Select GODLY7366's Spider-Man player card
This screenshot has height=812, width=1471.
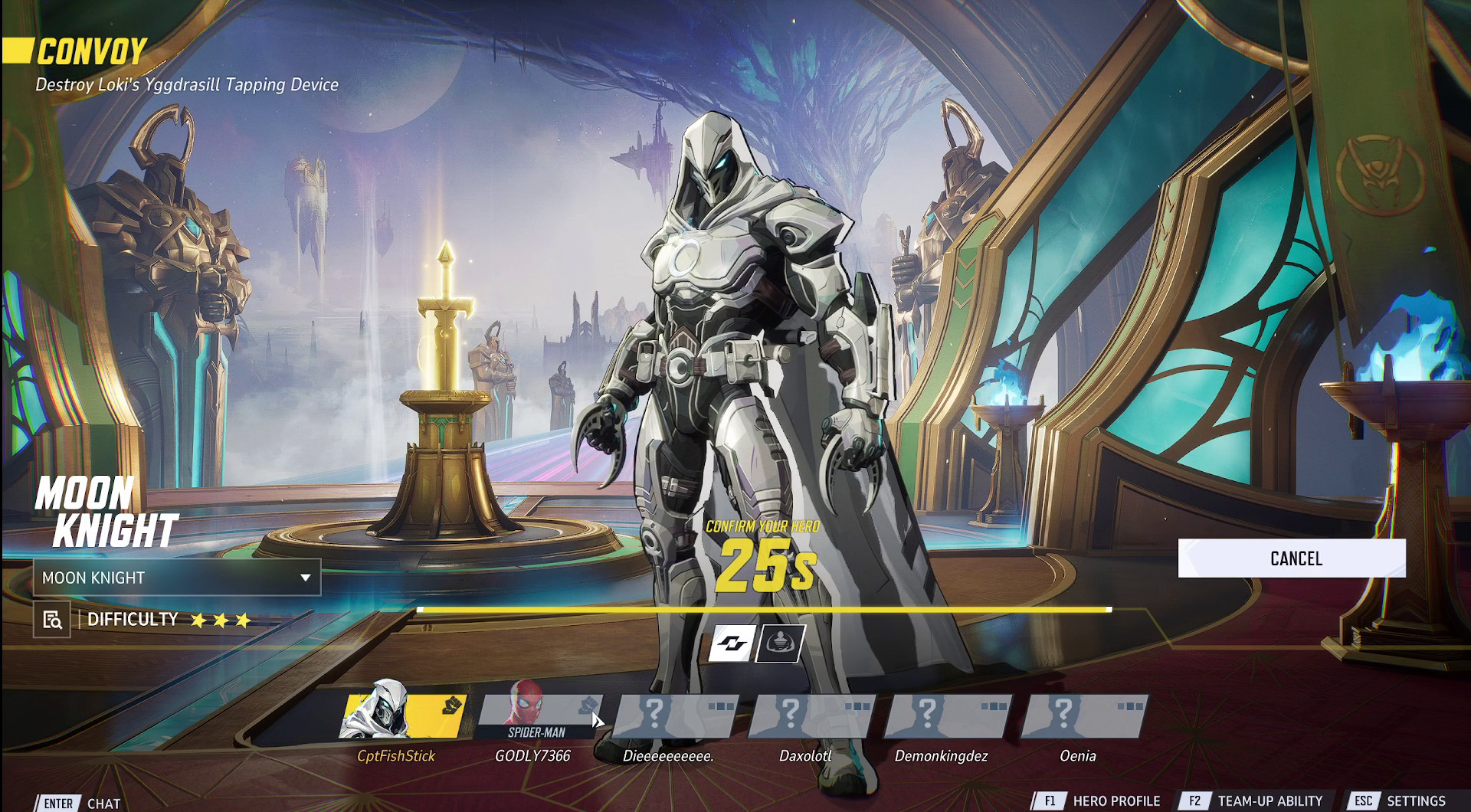point(539,717)
